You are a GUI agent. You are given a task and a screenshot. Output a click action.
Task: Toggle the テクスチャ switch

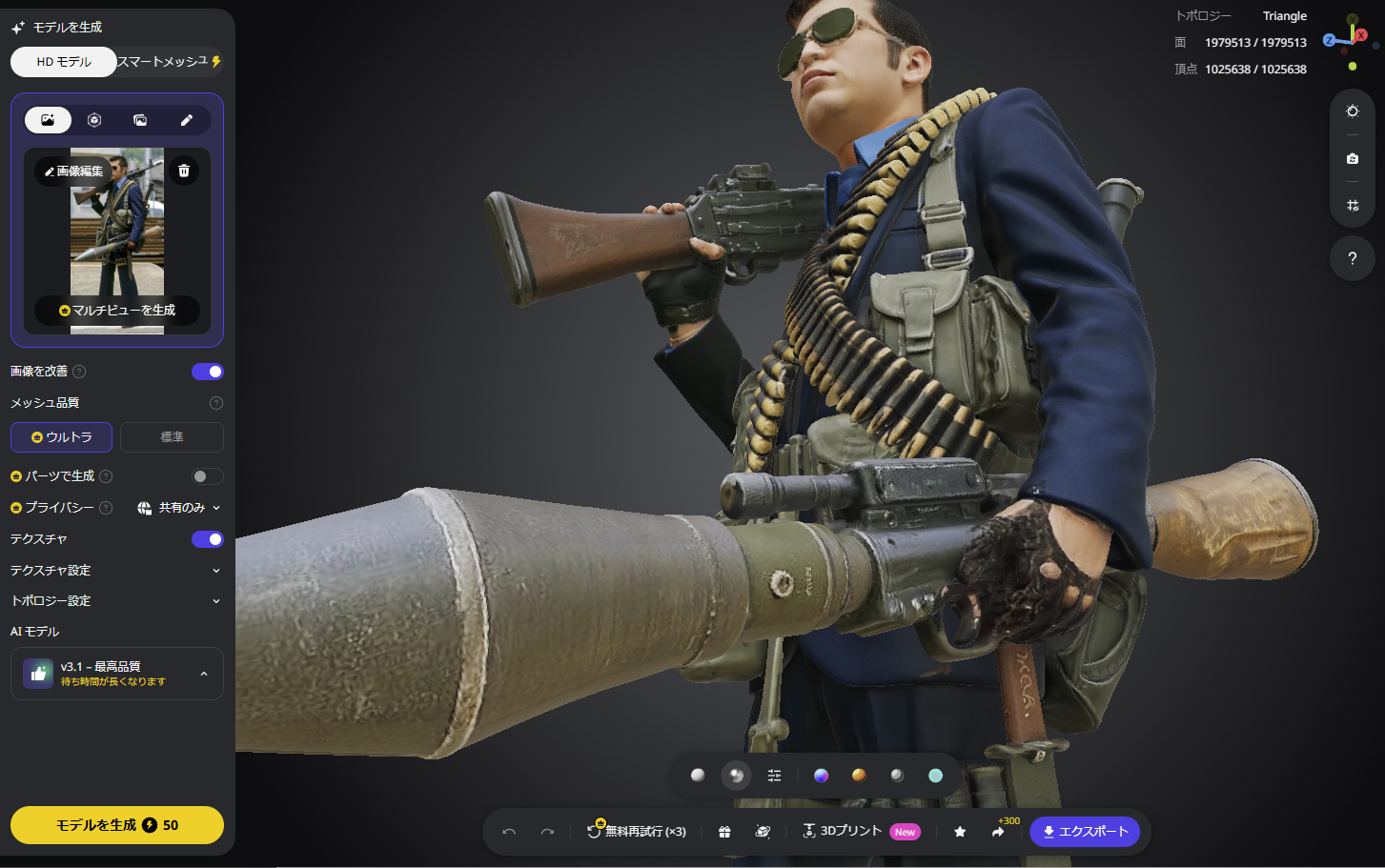(x=207, y=539)
